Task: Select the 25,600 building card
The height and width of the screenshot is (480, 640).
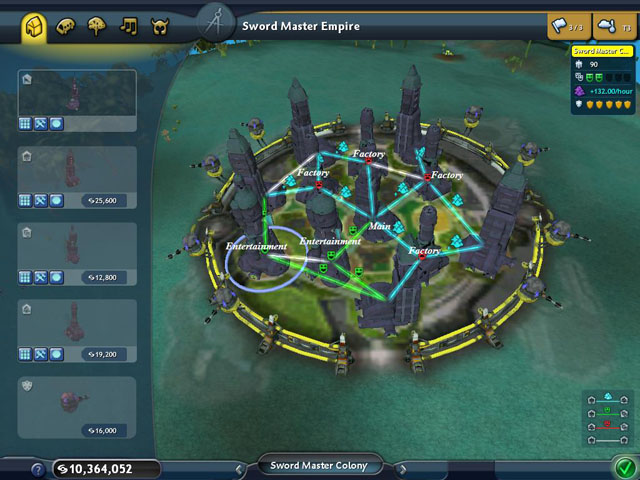Action: point(77,177)
